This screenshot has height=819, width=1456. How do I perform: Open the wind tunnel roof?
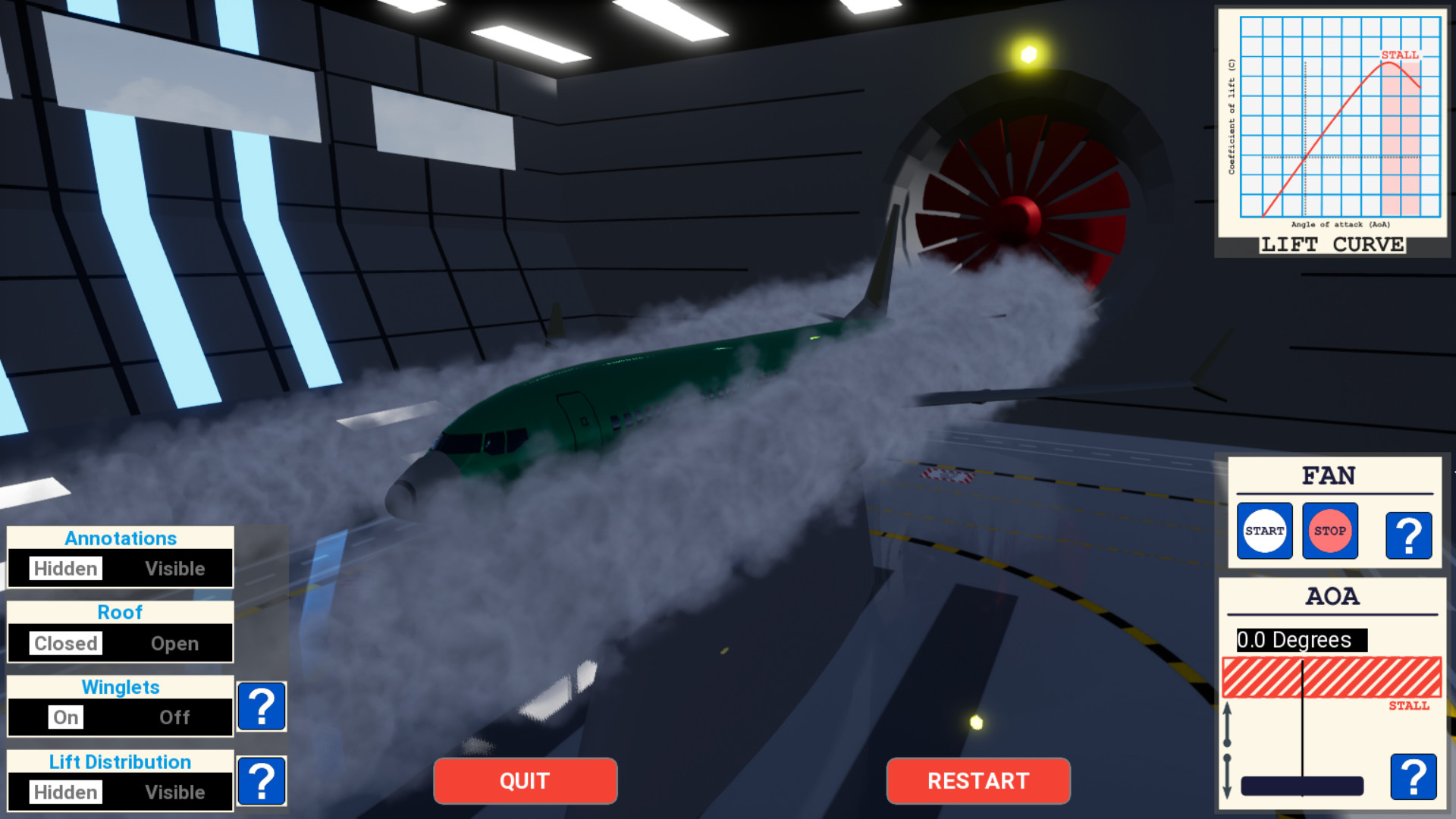click(x=174, y=643)
